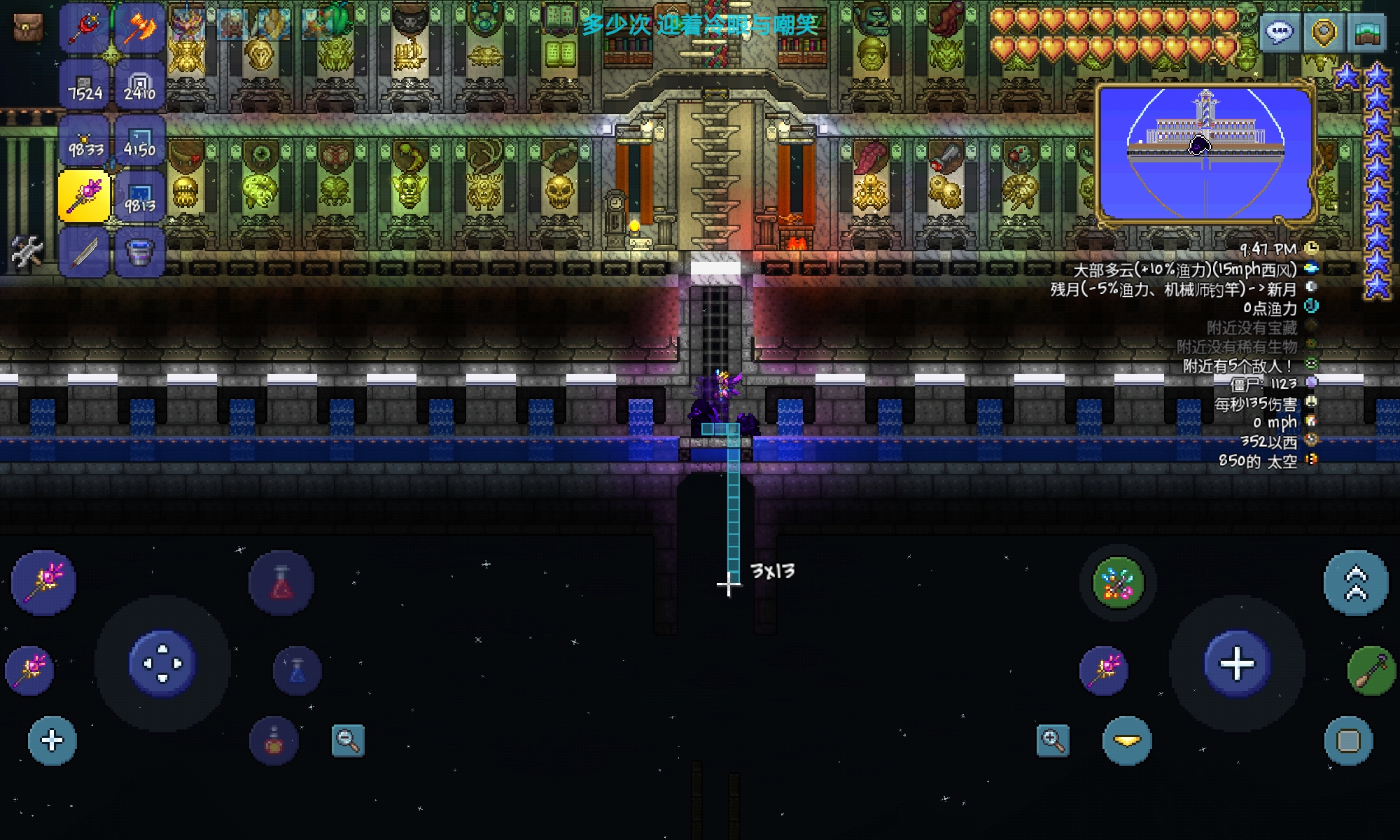Screen dimensions: 1400x840
Task: Select the blue block stack numbered 9813
Action: pos(140,197)
